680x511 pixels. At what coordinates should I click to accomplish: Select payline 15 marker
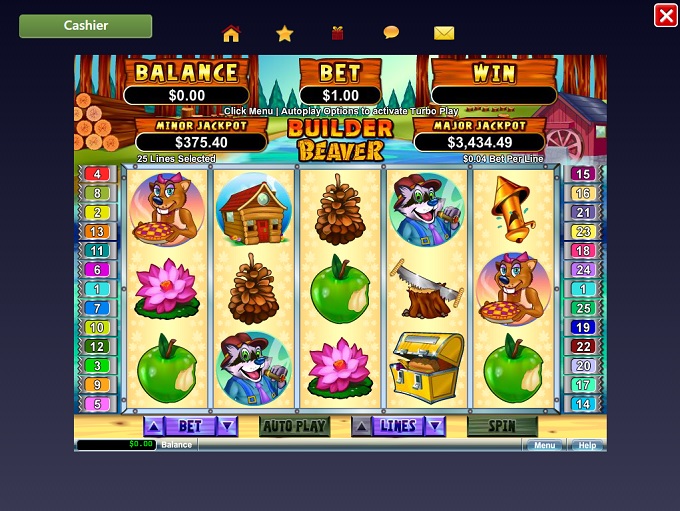(583, 174)
